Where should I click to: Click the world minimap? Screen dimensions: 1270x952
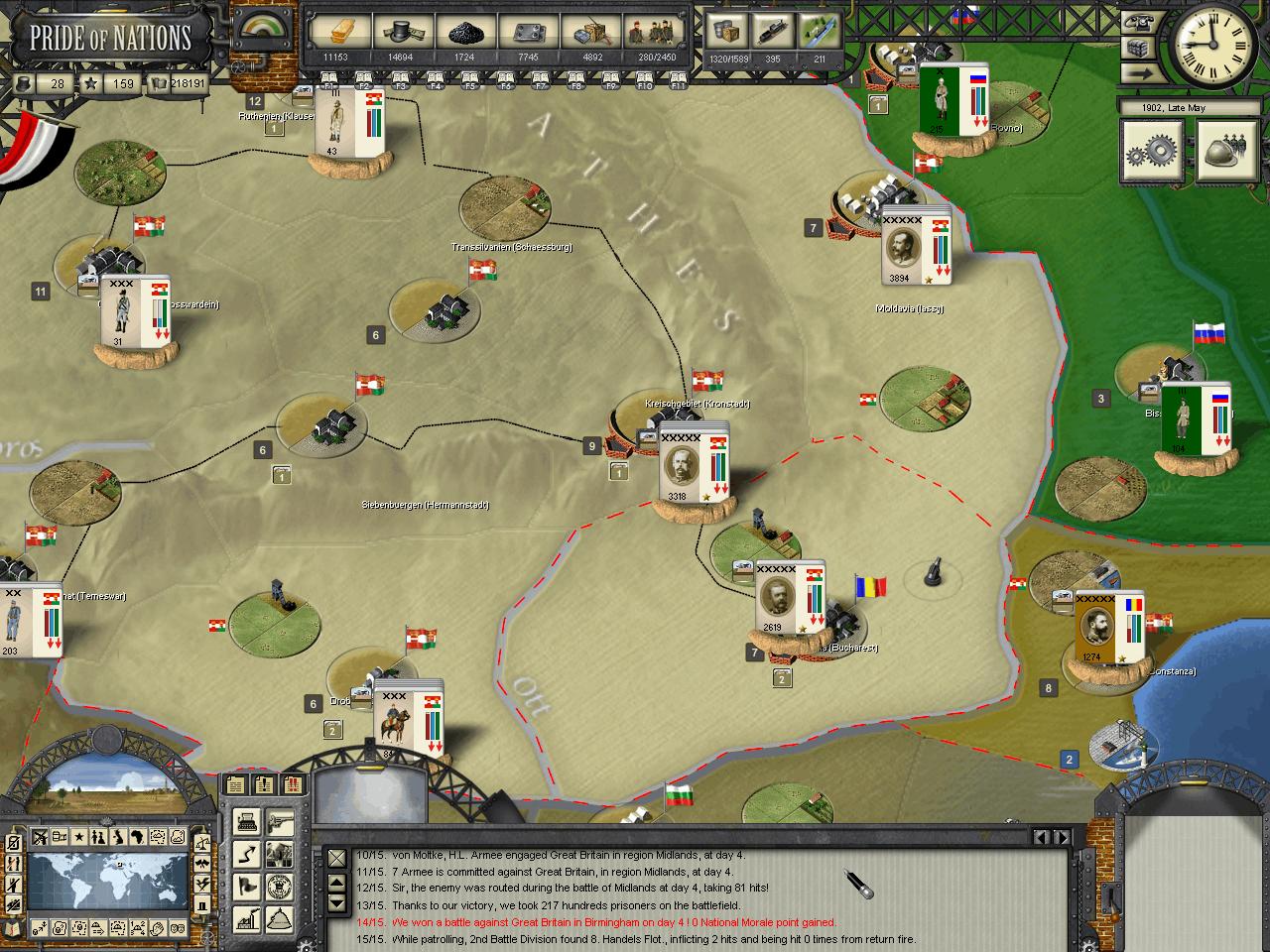click(109, 883)
